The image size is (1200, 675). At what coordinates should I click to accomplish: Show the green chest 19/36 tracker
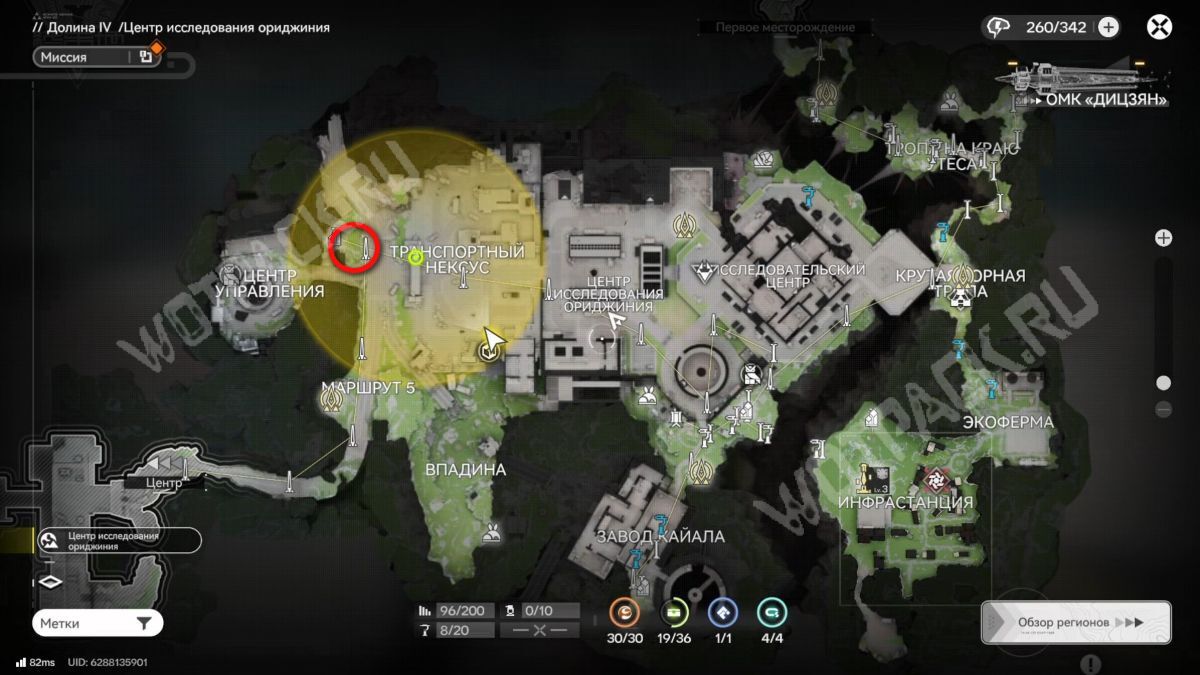(x=675, y=612)
